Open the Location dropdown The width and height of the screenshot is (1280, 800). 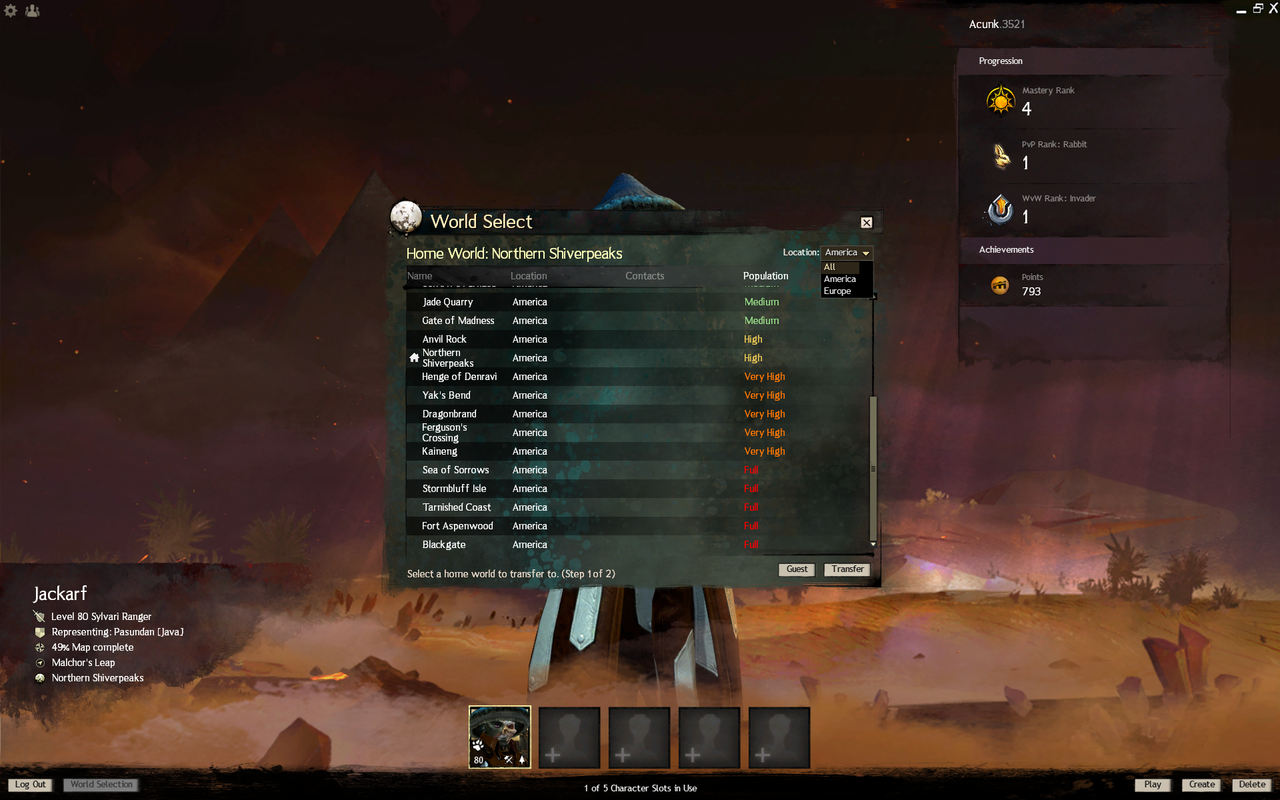coord(847,253)
